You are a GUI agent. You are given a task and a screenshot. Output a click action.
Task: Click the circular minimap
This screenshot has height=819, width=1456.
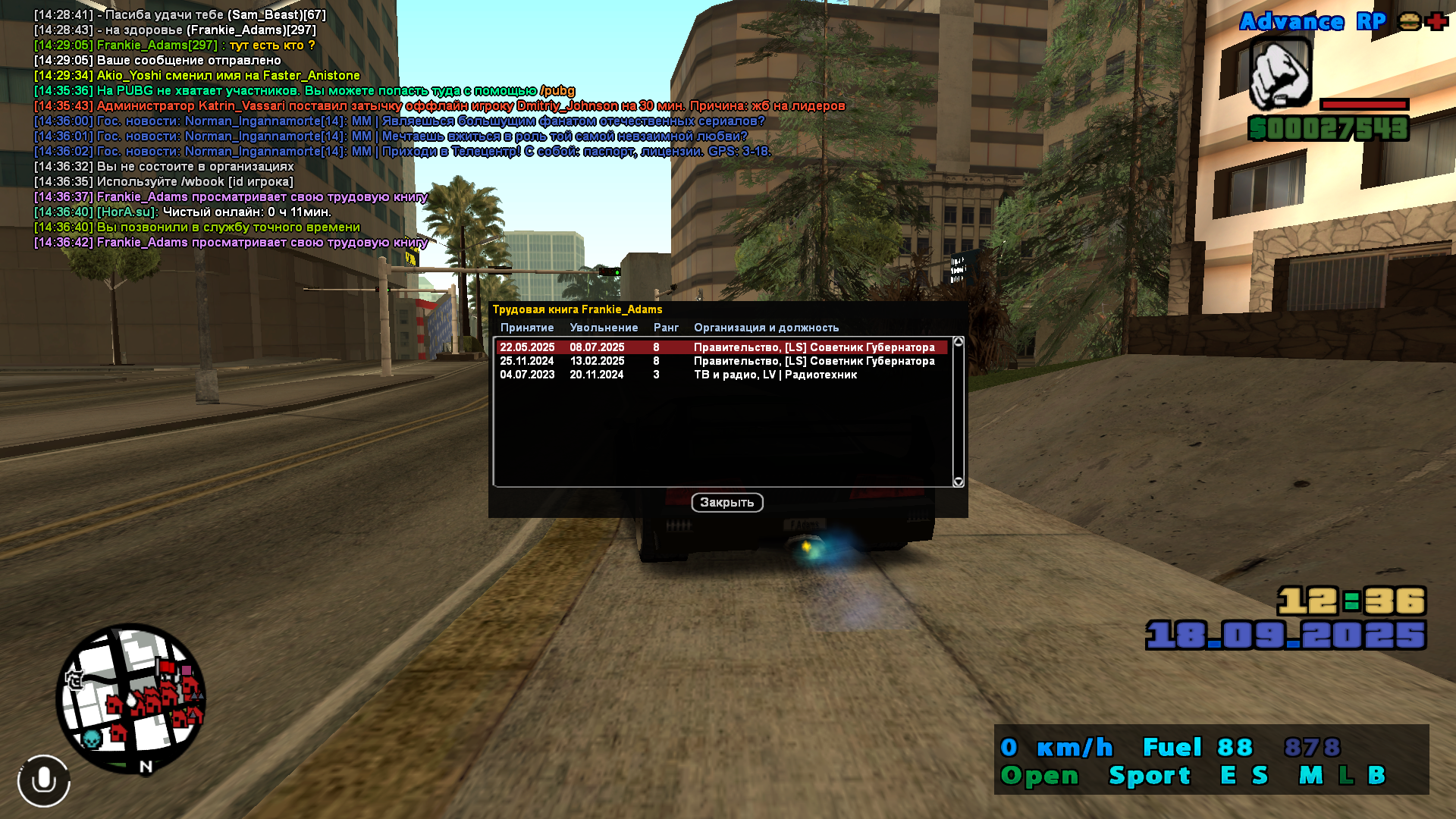pos(130,698)
